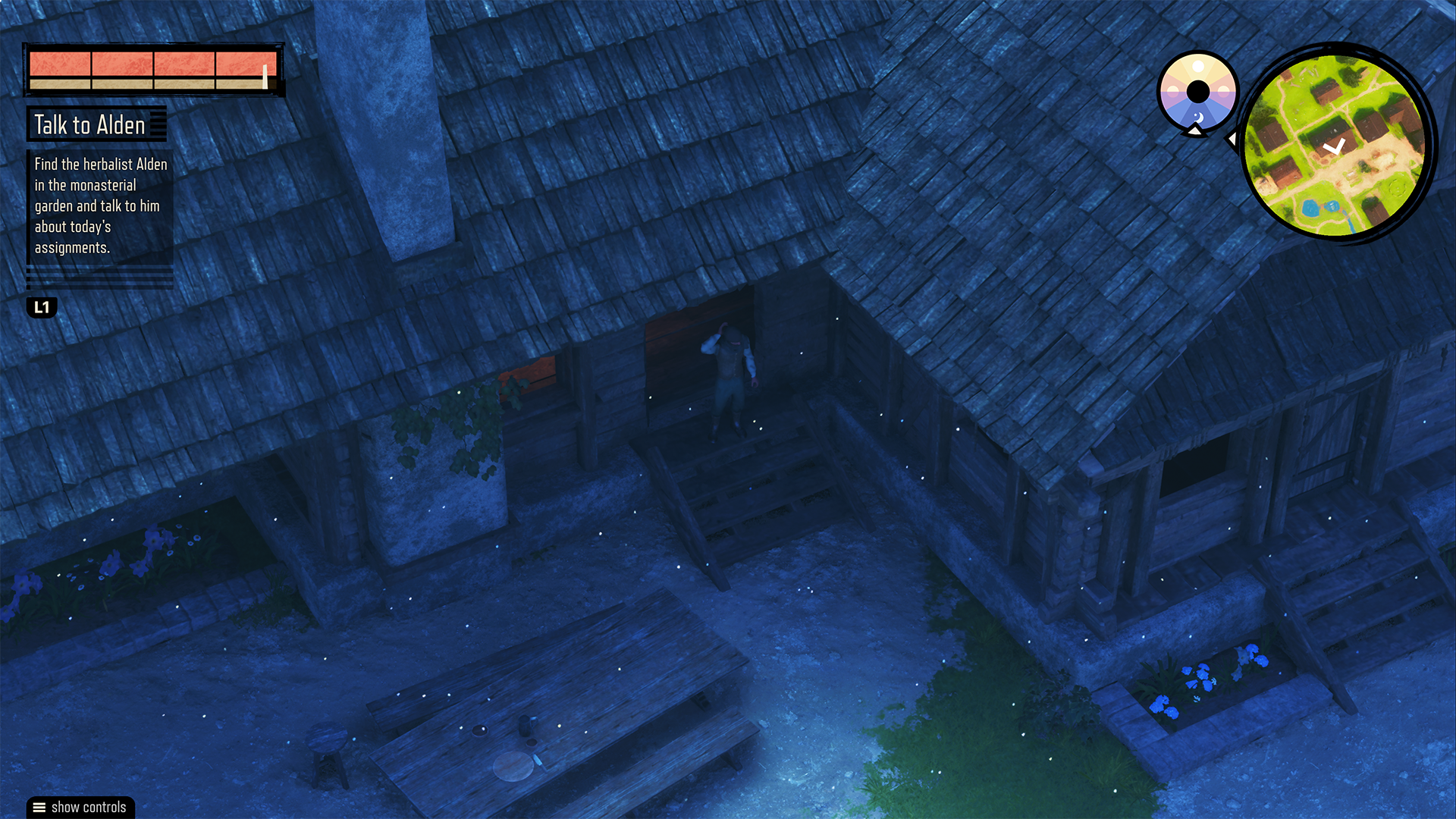Click the triangle pointer below the clock dial

[x=1195, y=130]
